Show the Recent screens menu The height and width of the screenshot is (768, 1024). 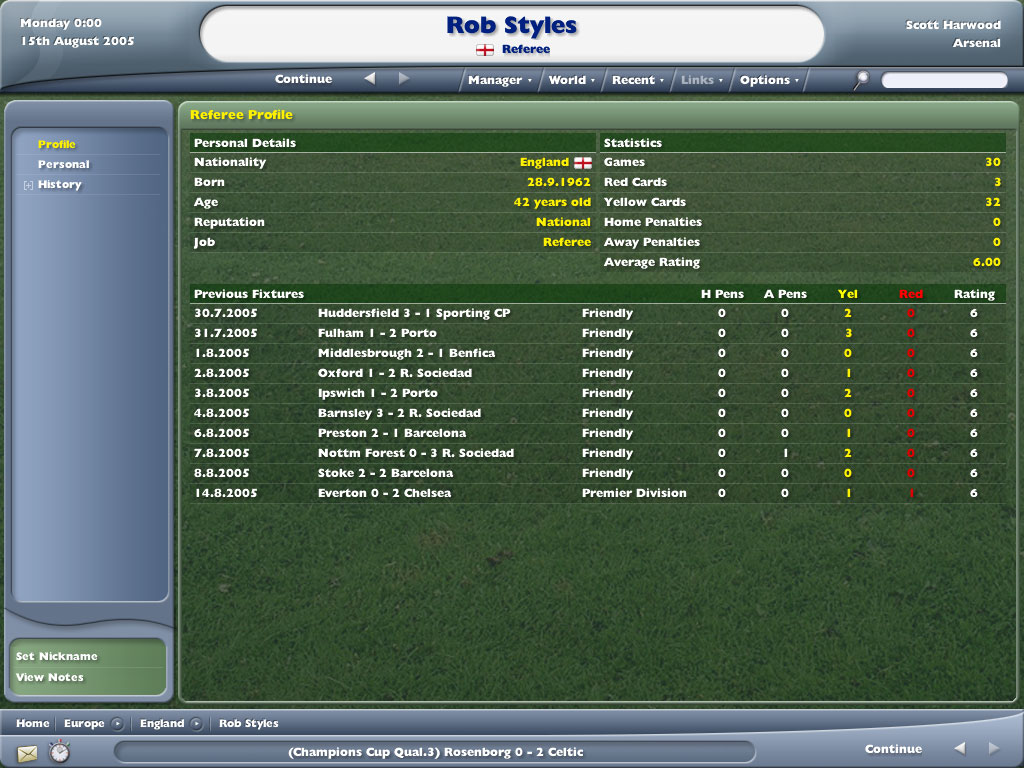pos(637,80)
